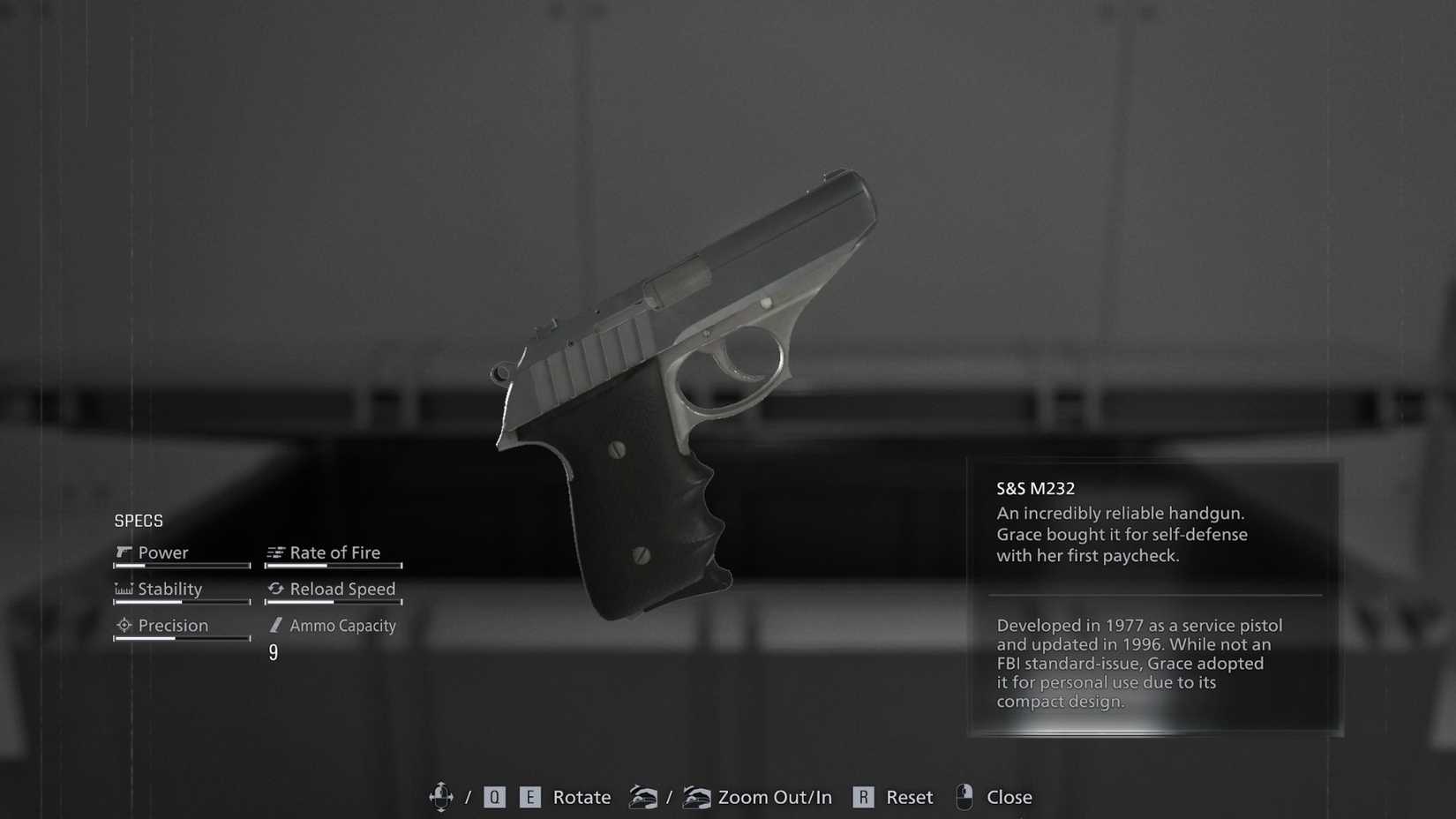This screenshot has height=819, width=1456.
Task: Select the Power pistol icon in SPECS
Action: pos(124,552)
